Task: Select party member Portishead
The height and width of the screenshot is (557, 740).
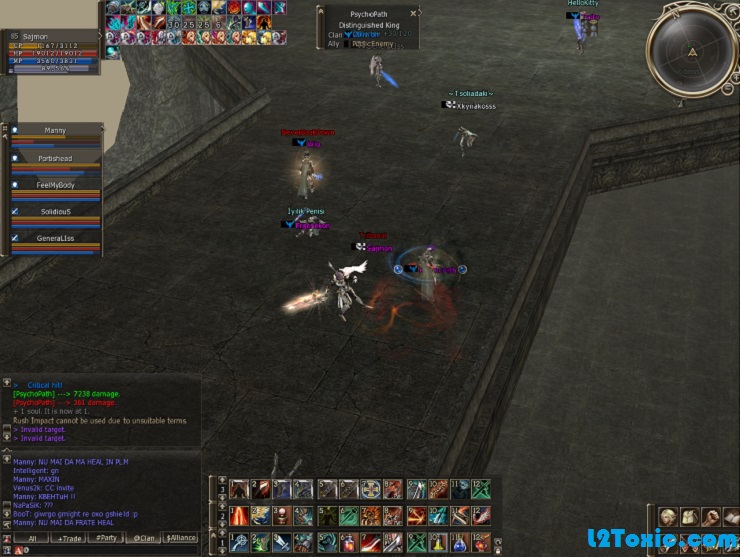Action: (55, 158)
